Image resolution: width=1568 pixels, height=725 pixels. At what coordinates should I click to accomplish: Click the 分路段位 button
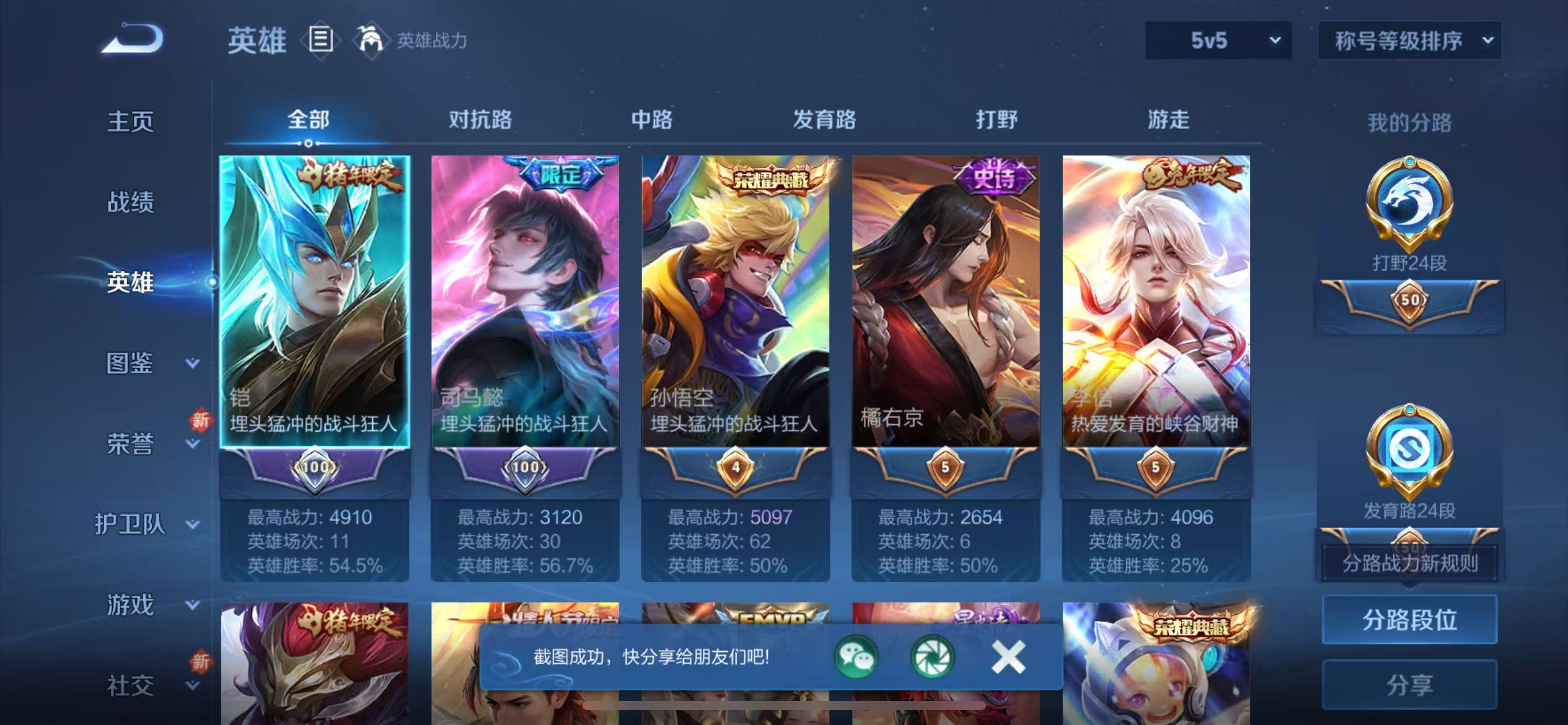(1410, 618)
